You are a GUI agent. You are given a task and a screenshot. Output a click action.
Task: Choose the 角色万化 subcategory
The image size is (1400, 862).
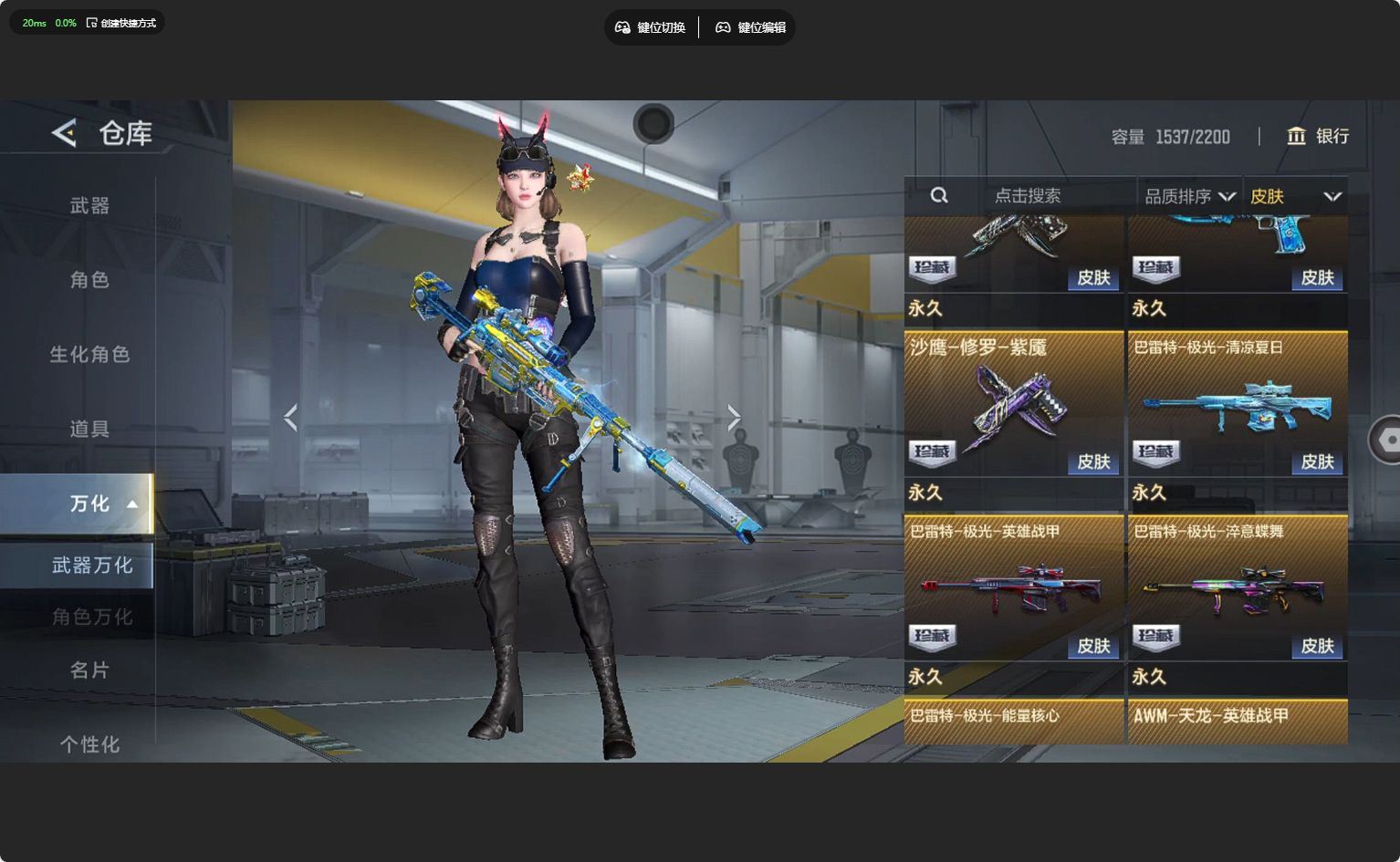point(91,618)
